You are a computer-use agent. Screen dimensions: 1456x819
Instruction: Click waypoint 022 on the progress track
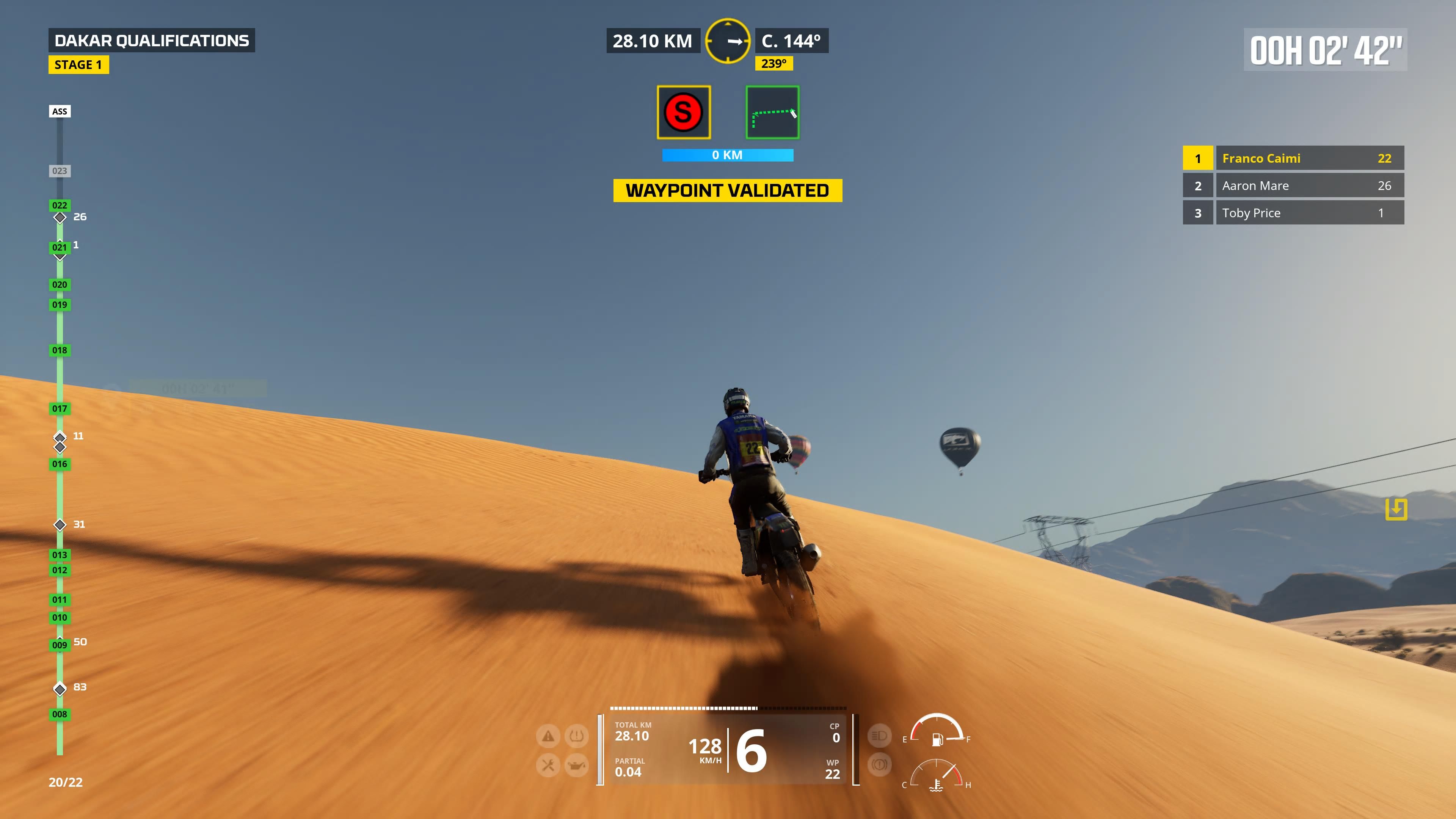point(60,205)
